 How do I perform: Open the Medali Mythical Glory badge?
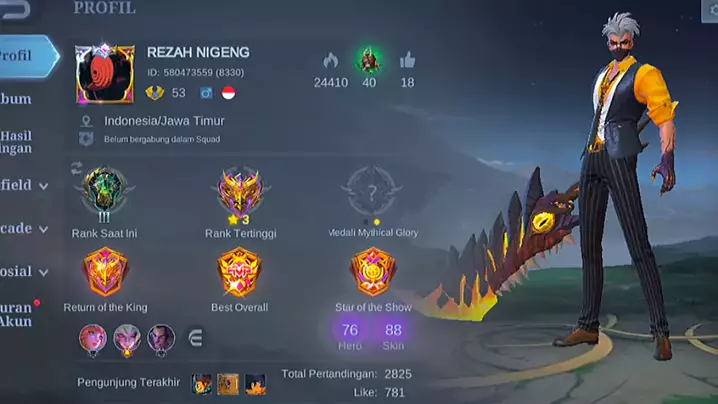(373, 191)
